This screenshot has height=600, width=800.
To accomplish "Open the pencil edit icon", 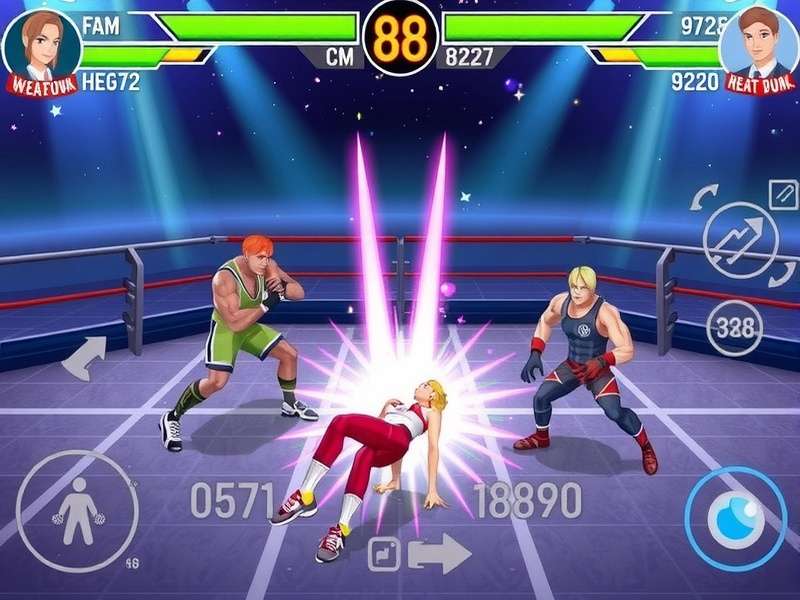I will (x=783, y=194).
